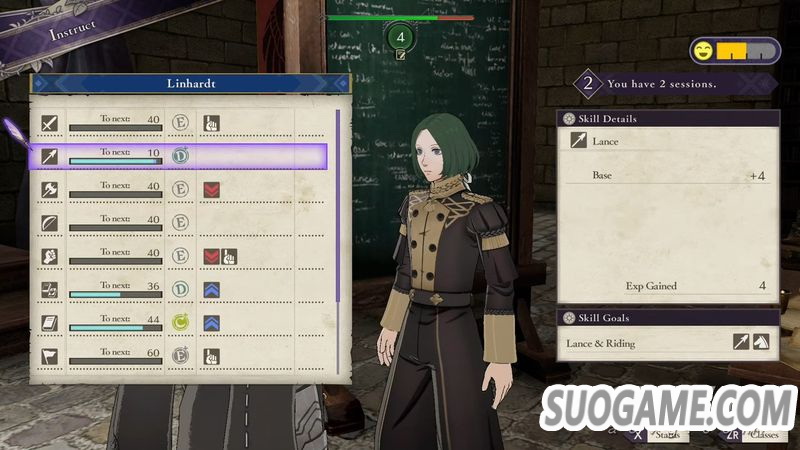
Task: Click the skill list scrollbar
Action: [338, 200]
